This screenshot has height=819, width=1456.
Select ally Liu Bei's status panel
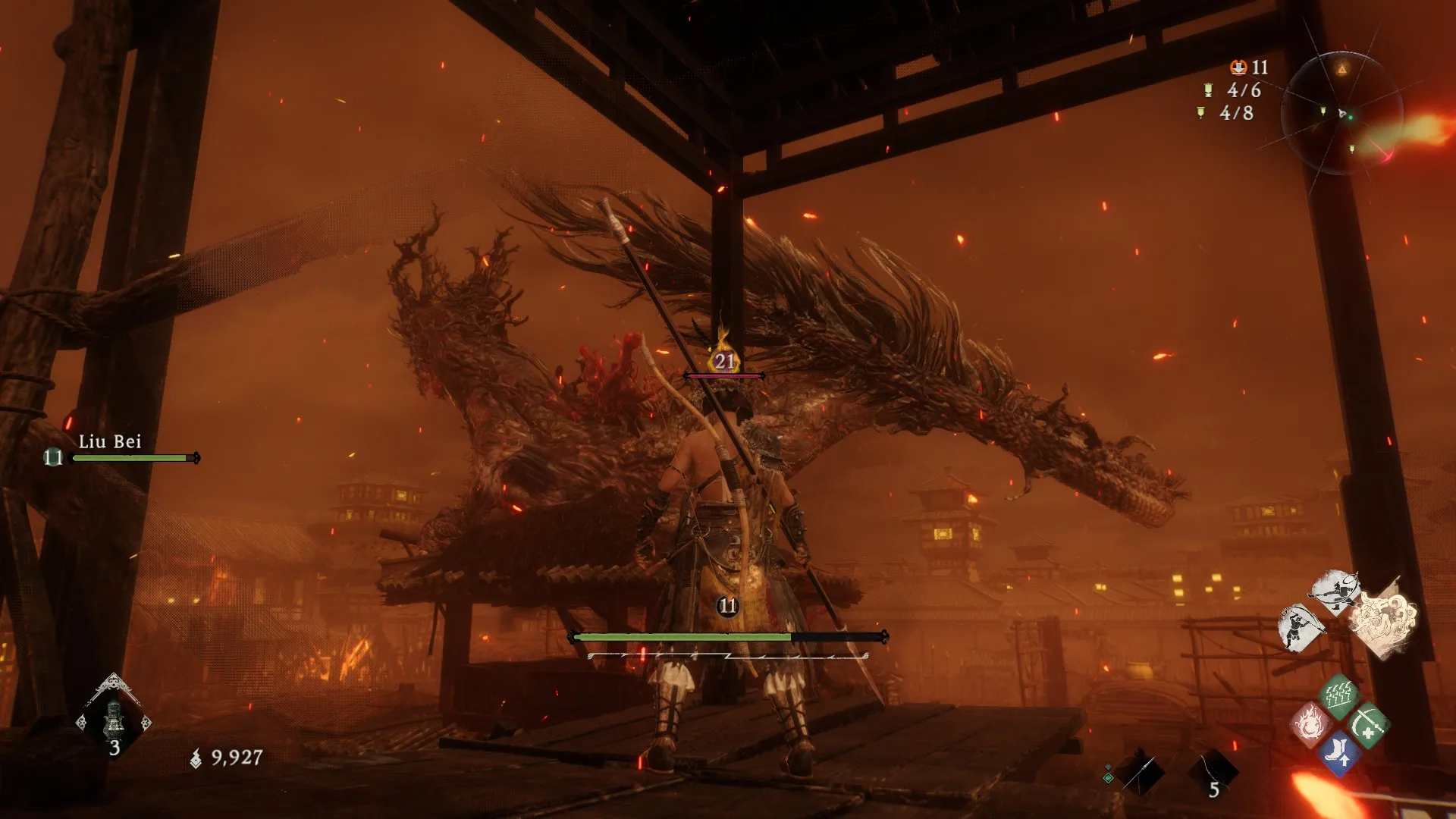[x=121, y=450]
